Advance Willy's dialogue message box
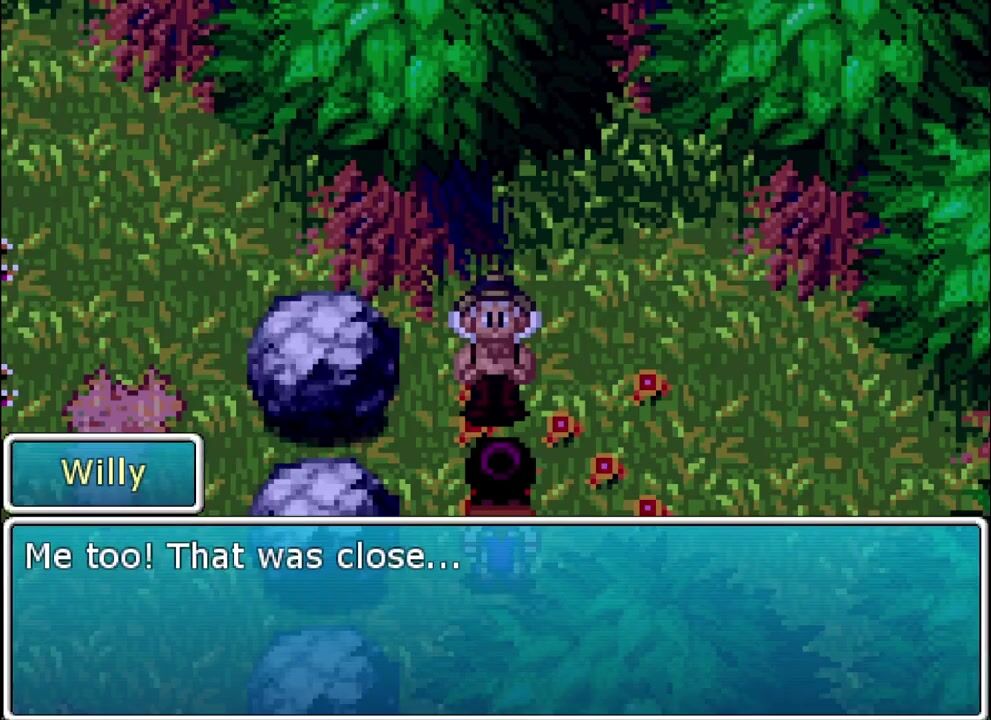Screen dimensions: 991x720 pos(495,617)
